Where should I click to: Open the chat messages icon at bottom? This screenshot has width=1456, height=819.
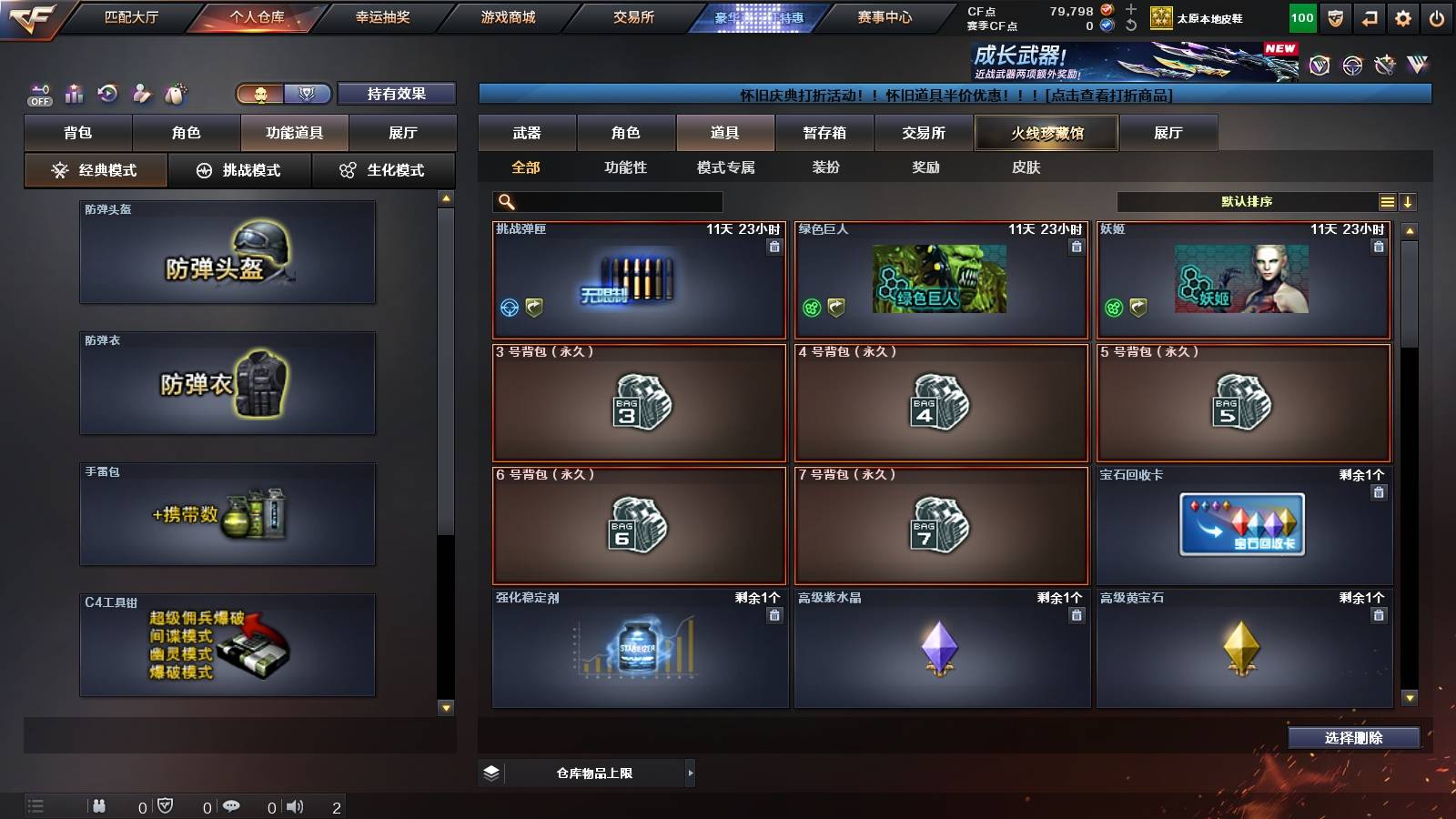tap(233, 805)
